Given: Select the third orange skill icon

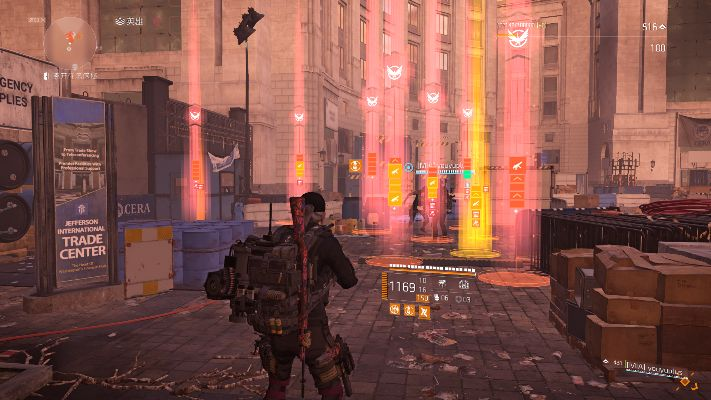Looking at the screenshot, I should coord(424,311).
